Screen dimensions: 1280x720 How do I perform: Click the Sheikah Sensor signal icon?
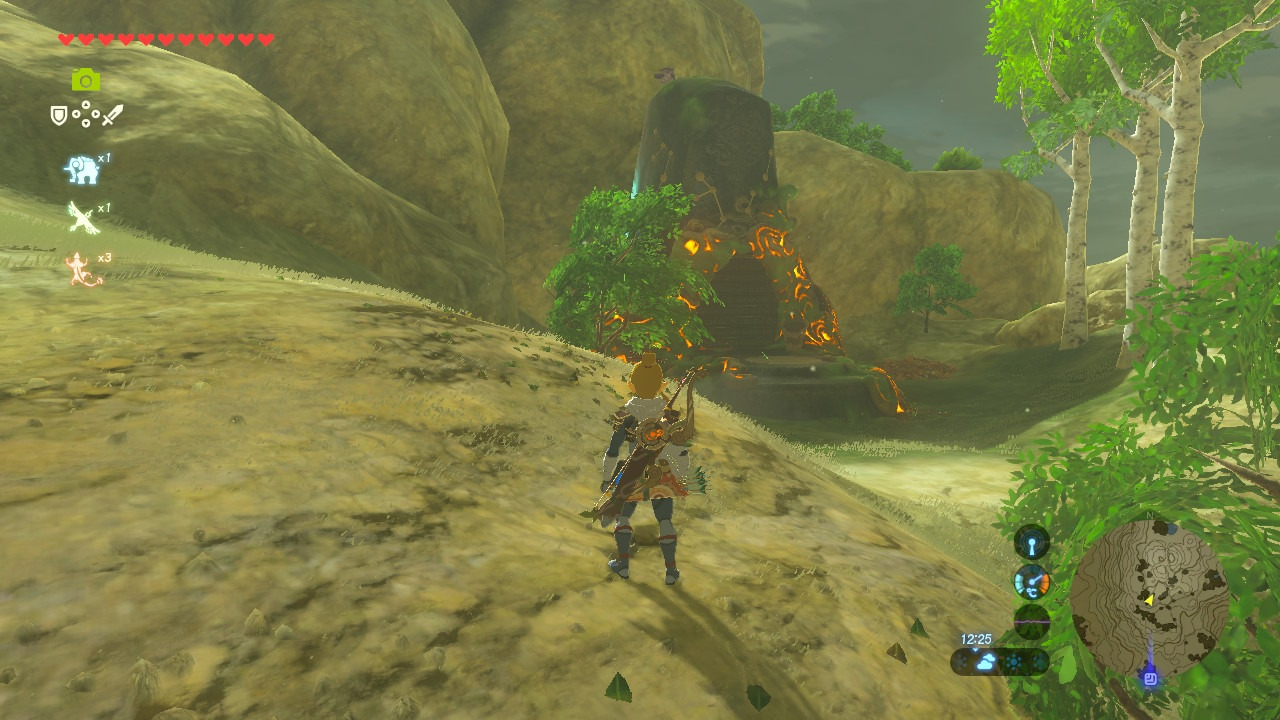1032,542
